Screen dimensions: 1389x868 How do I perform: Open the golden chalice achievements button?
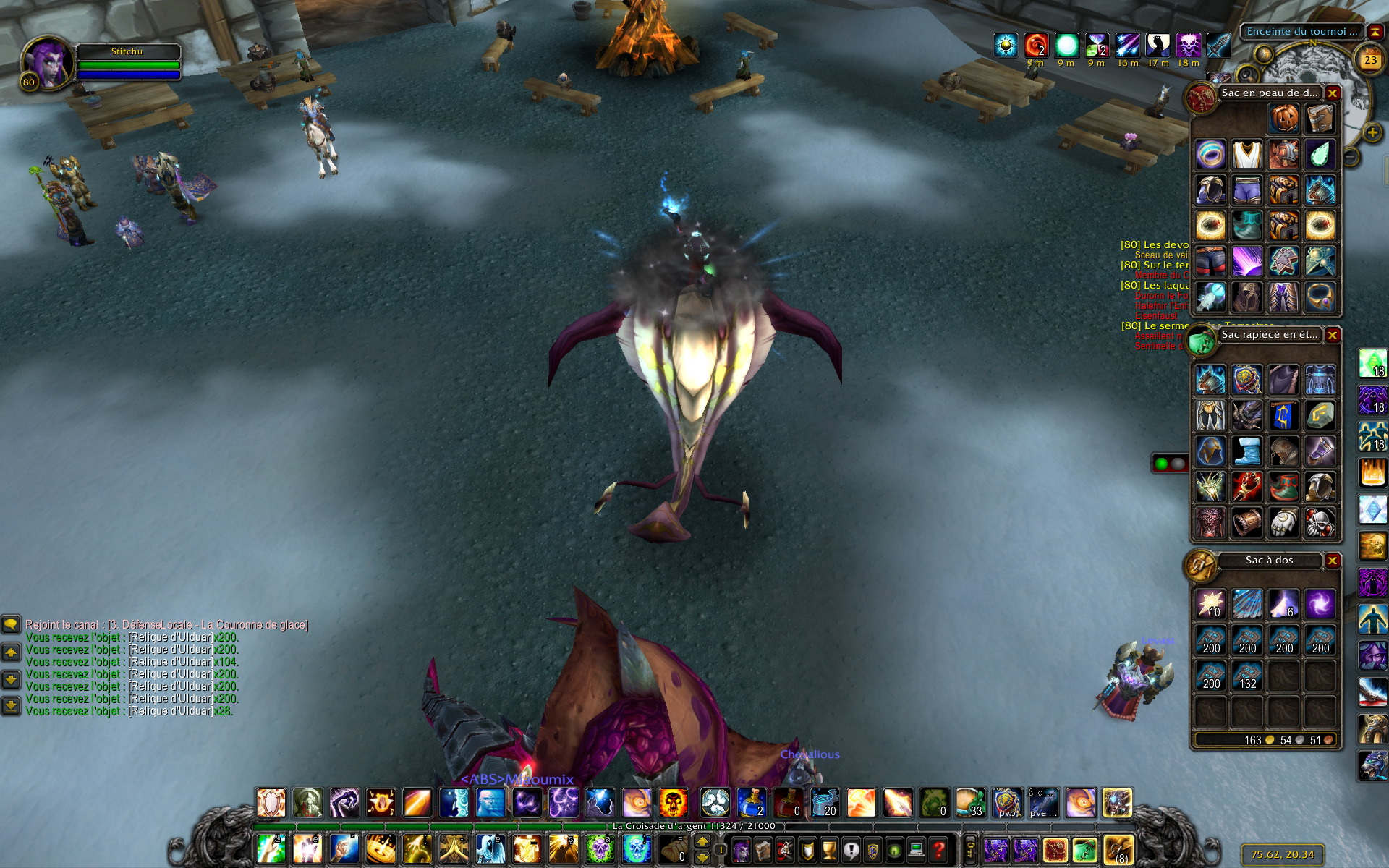coord(829,849)
